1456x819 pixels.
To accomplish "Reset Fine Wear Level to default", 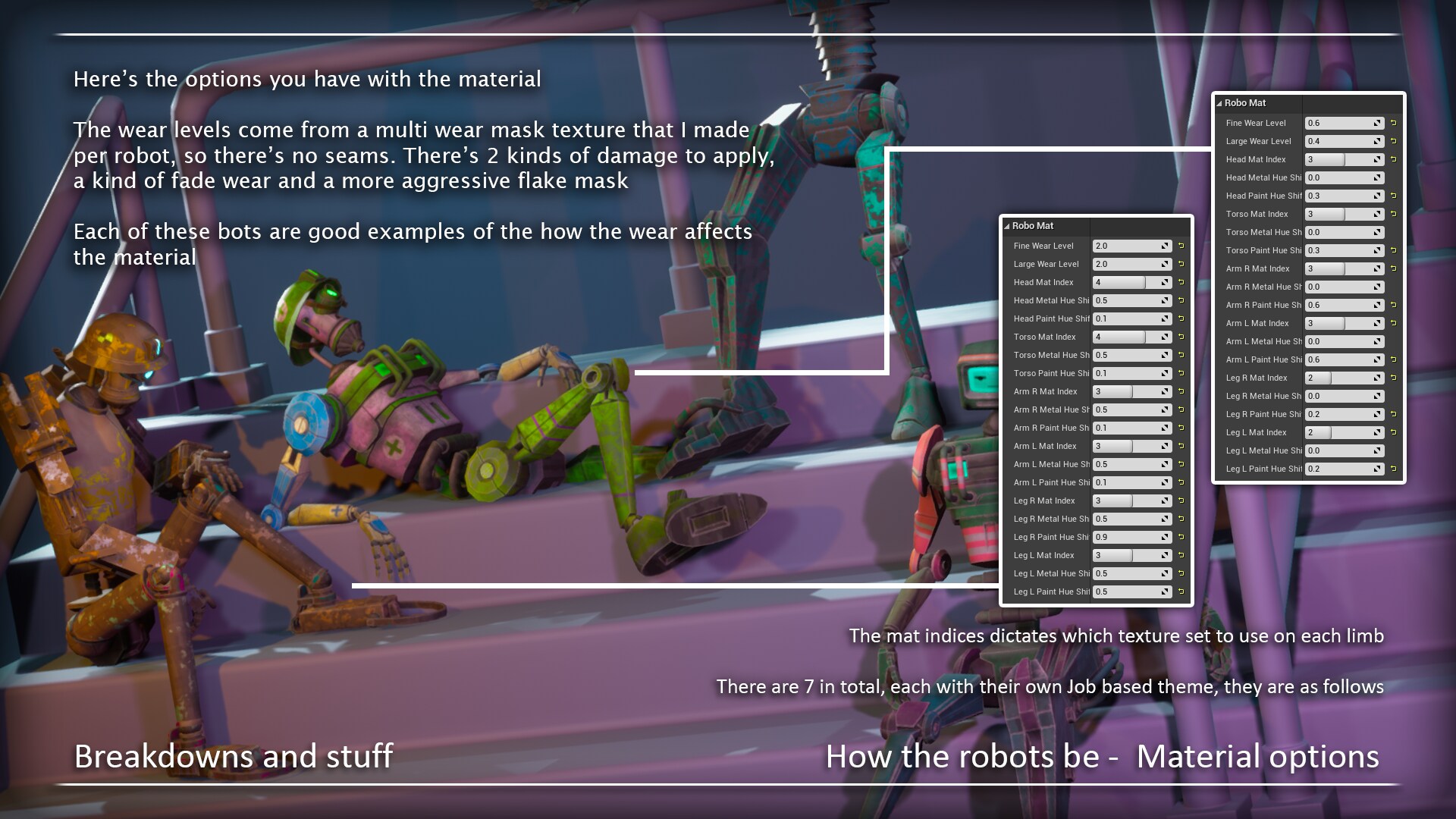I will click(x=1181, y=246).
